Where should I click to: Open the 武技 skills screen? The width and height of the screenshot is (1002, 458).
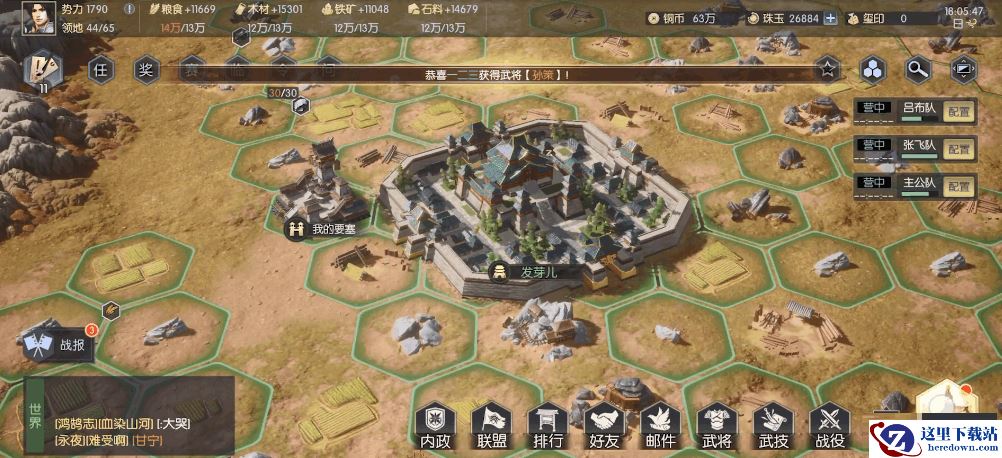point(773,425)
